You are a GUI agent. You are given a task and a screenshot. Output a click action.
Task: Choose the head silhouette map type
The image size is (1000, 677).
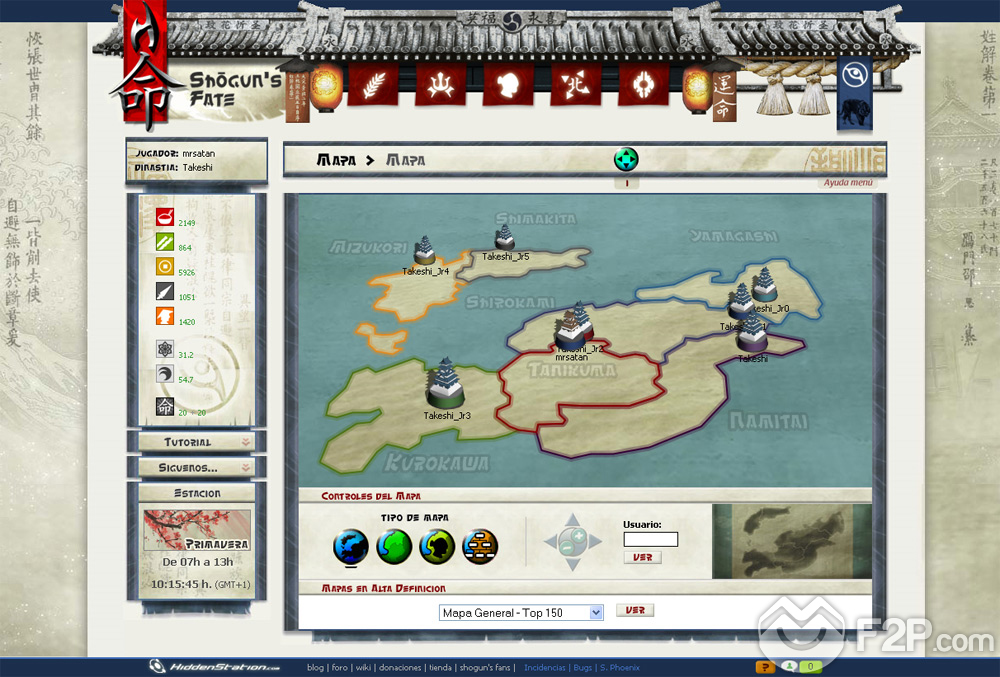point(437,547)
